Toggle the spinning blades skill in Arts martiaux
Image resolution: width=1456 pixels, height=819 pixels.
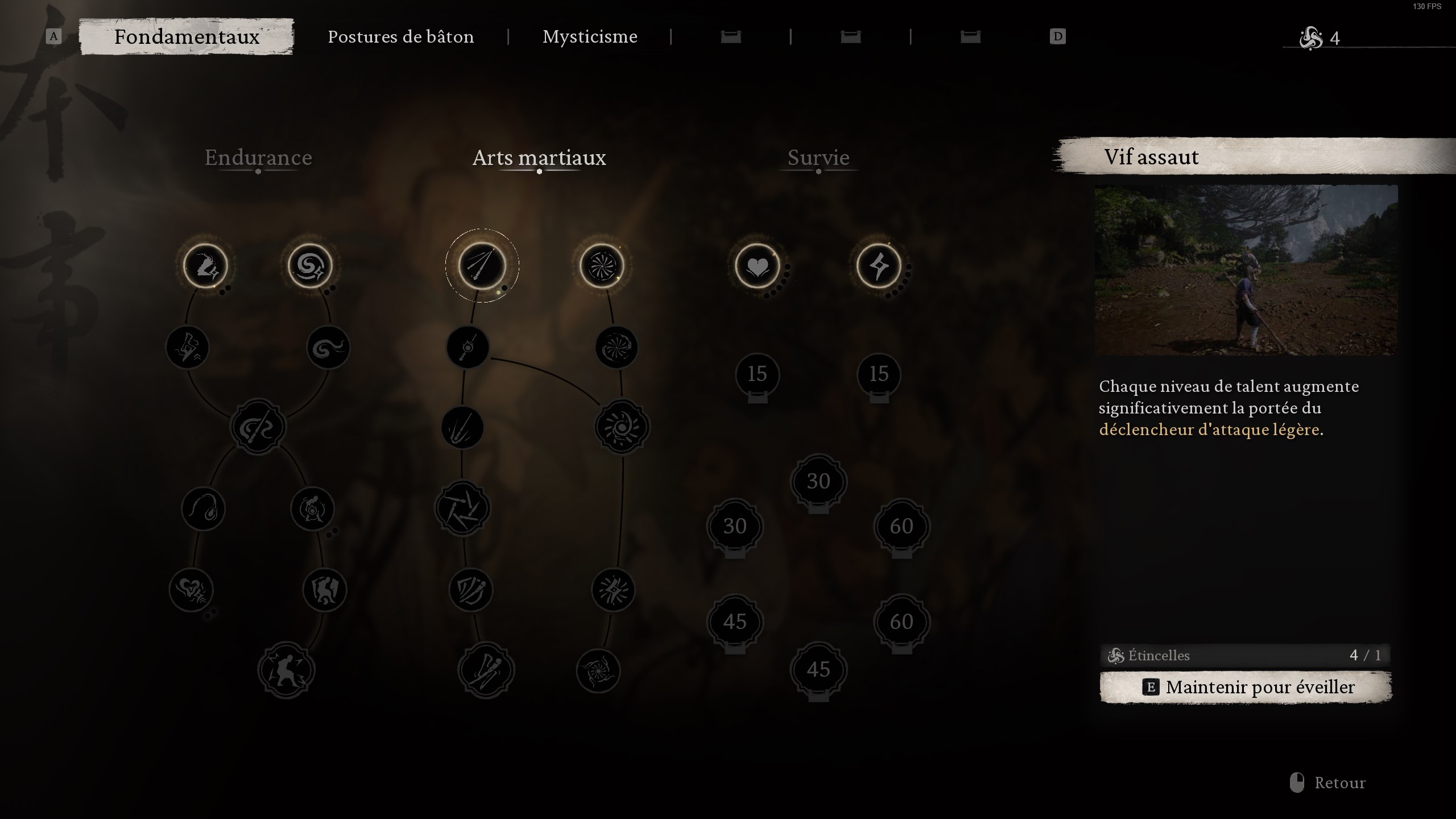point(464,509)
